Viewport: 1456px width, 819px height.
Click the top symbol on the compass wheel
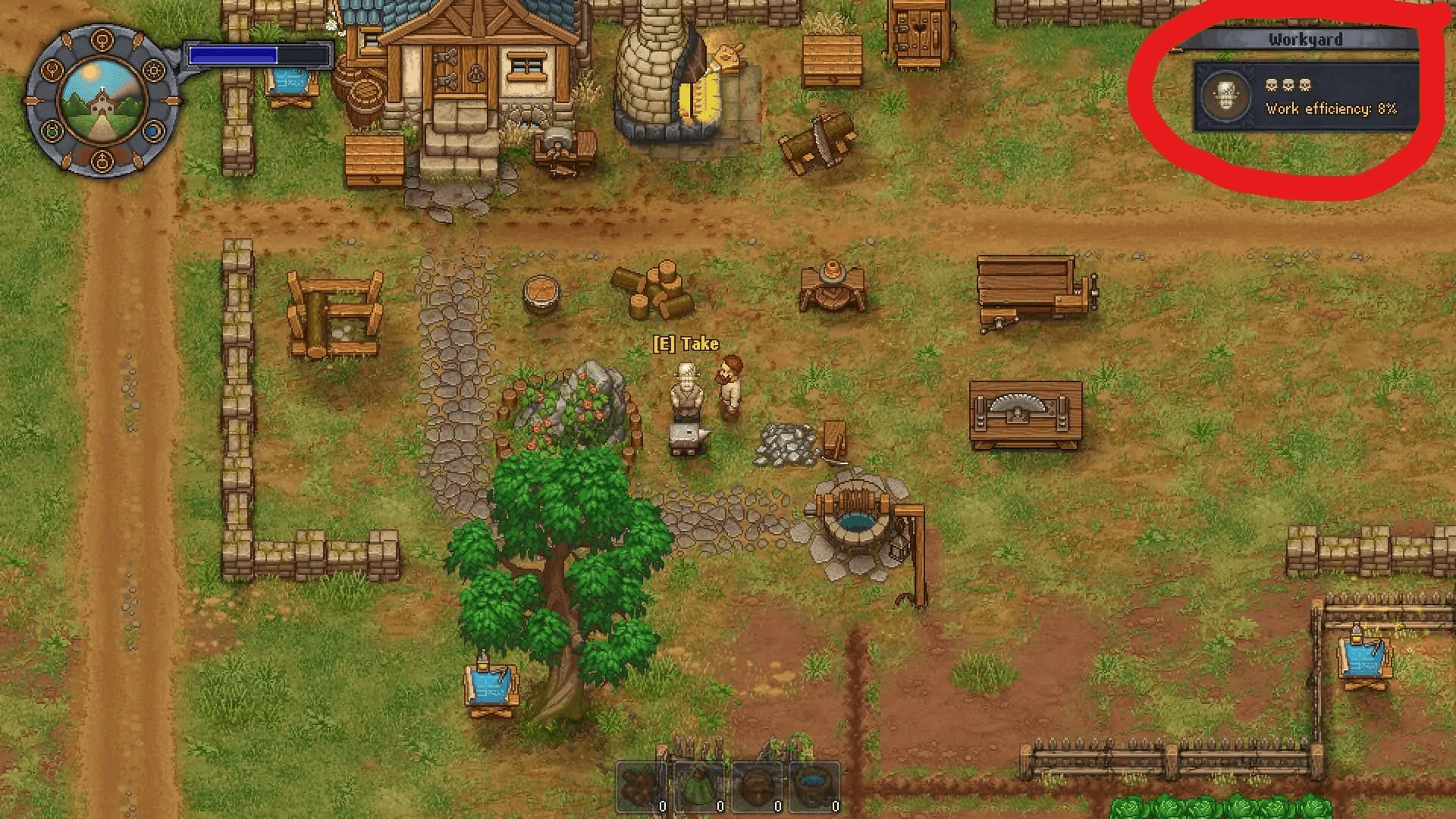click(x=102, y=39)
